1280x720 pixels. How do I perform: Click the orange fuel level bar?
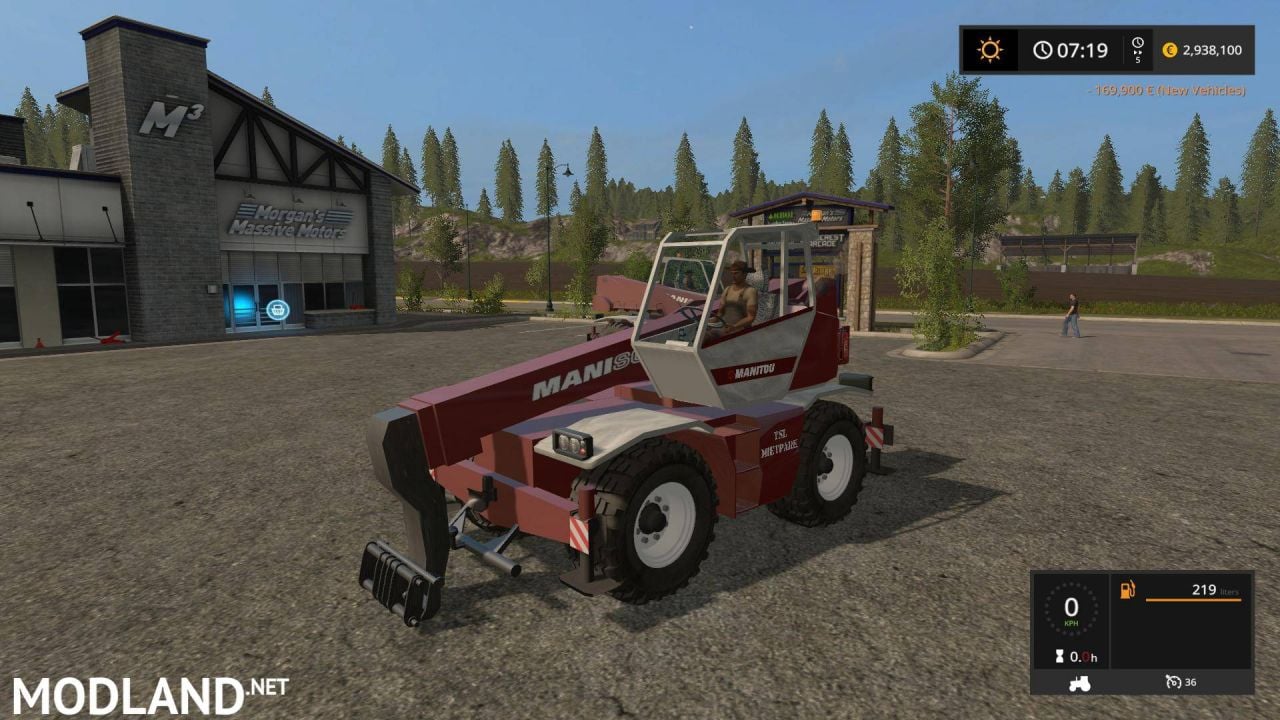(1194, 600)
